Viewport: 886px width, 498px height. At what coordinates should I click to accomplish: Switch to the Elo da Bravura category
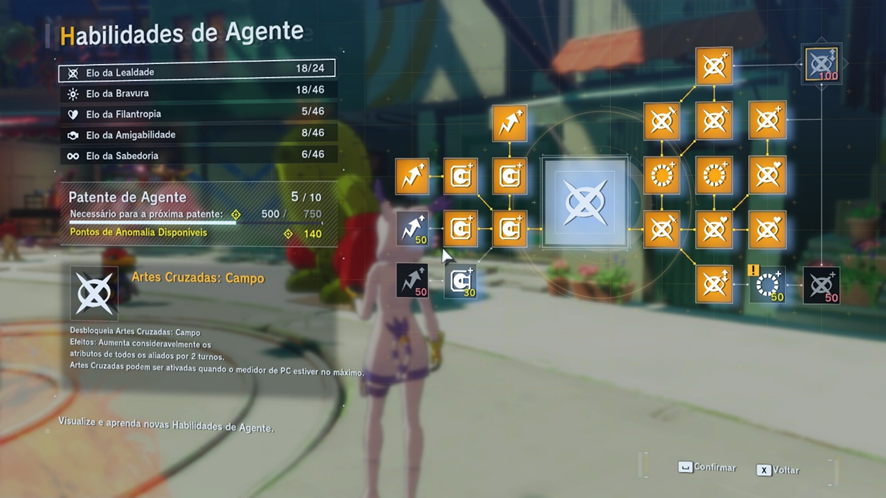point(197,93)
